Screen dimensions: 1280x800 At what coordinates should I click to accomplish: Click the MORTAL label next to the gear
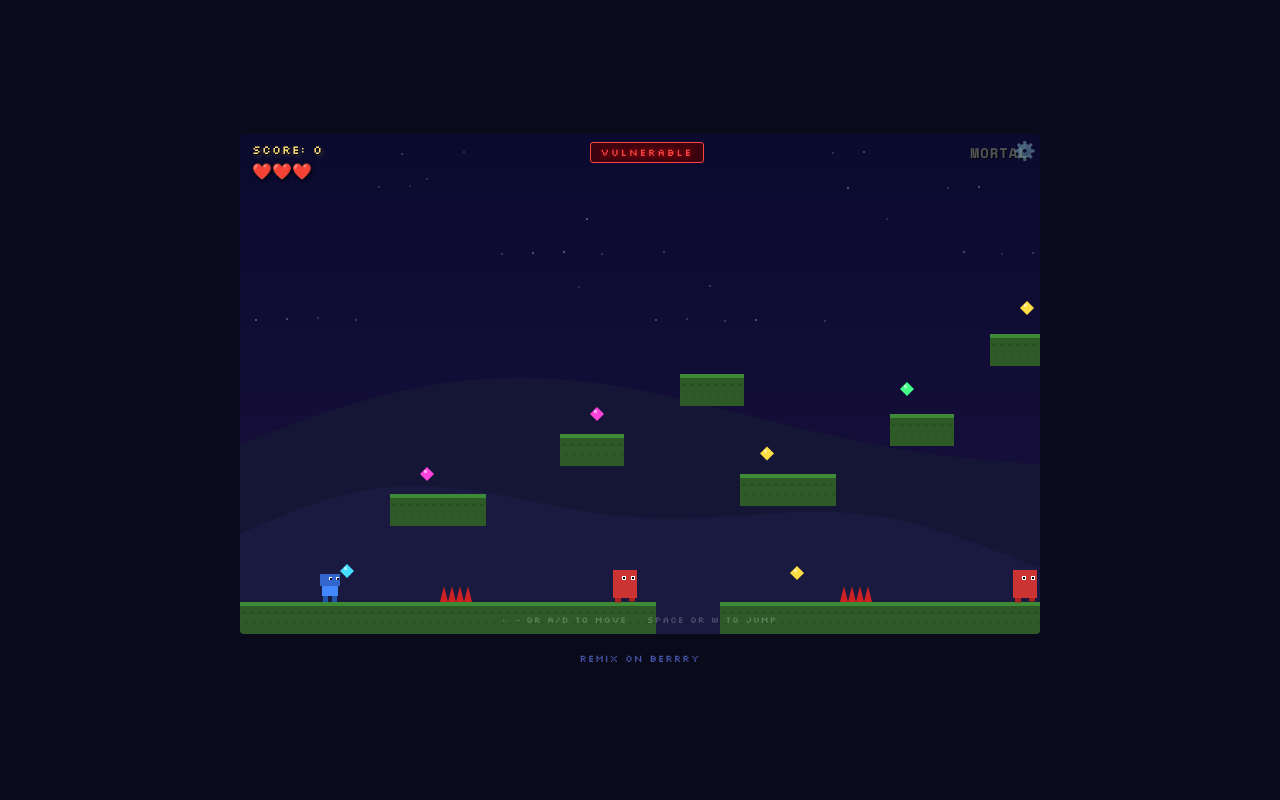coord(994,152)
